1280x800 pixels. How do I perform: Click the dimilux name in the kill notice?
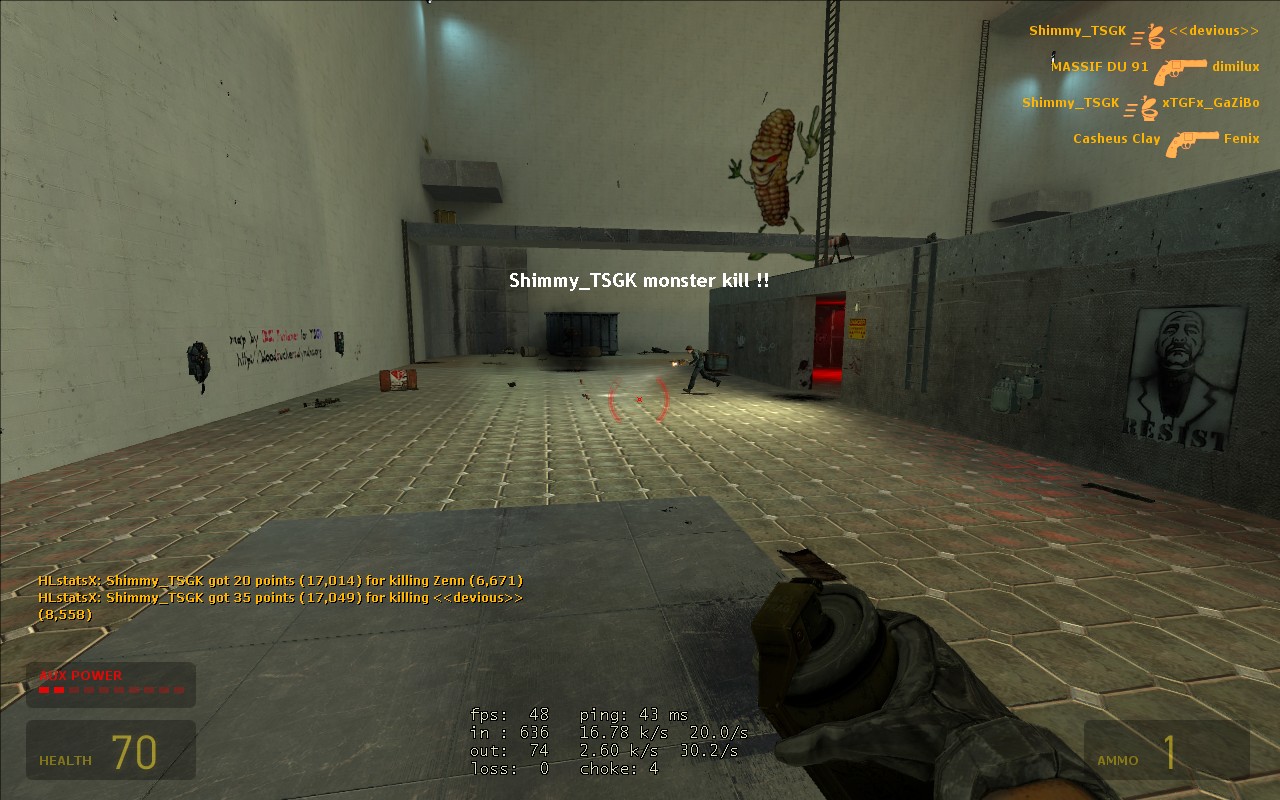[x=1236, y=67]
